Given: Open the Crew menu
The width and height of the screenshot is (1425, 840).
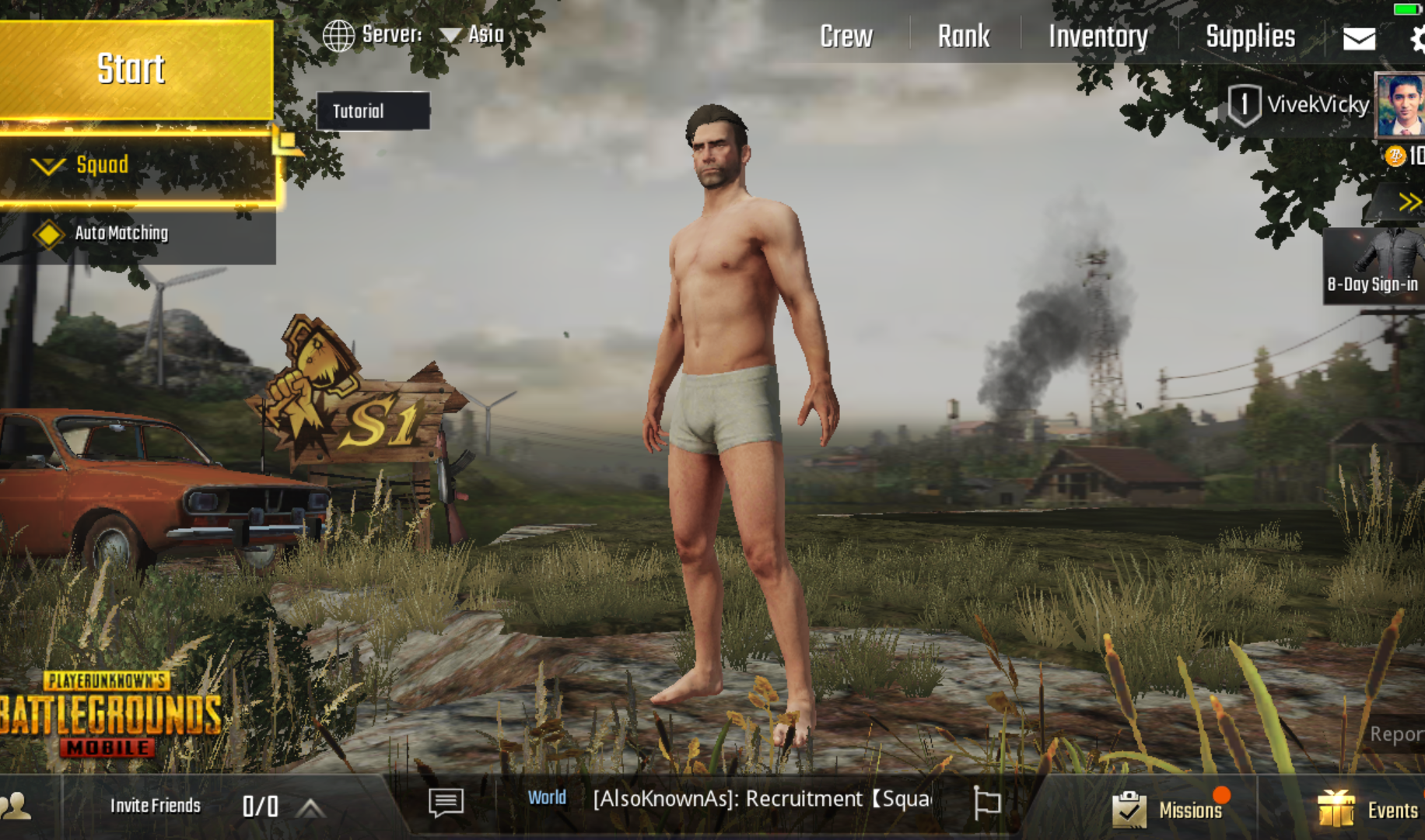Looking at the screenshot, I should pos(846,37).
